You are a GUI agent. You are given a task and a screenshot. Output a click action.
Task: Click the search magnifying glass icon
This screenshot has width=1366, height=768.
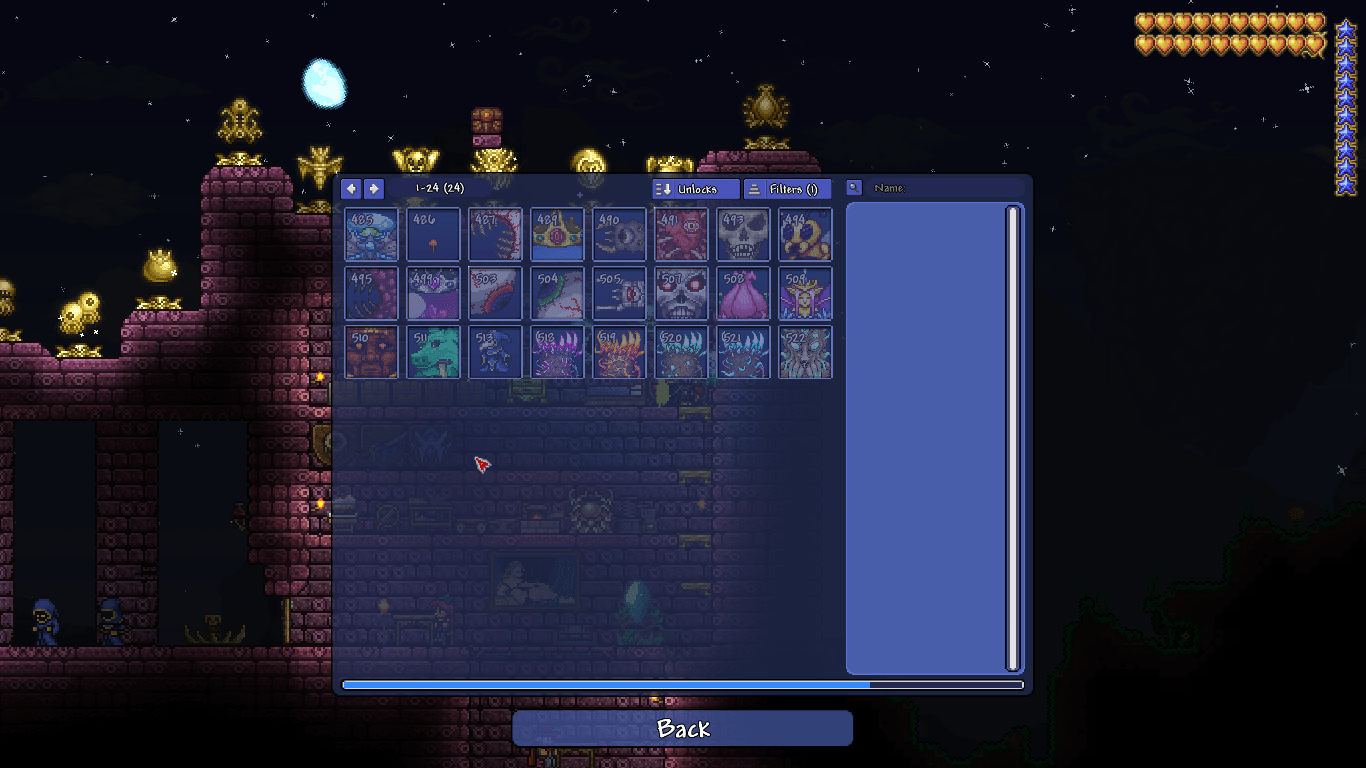coord(852,187)
